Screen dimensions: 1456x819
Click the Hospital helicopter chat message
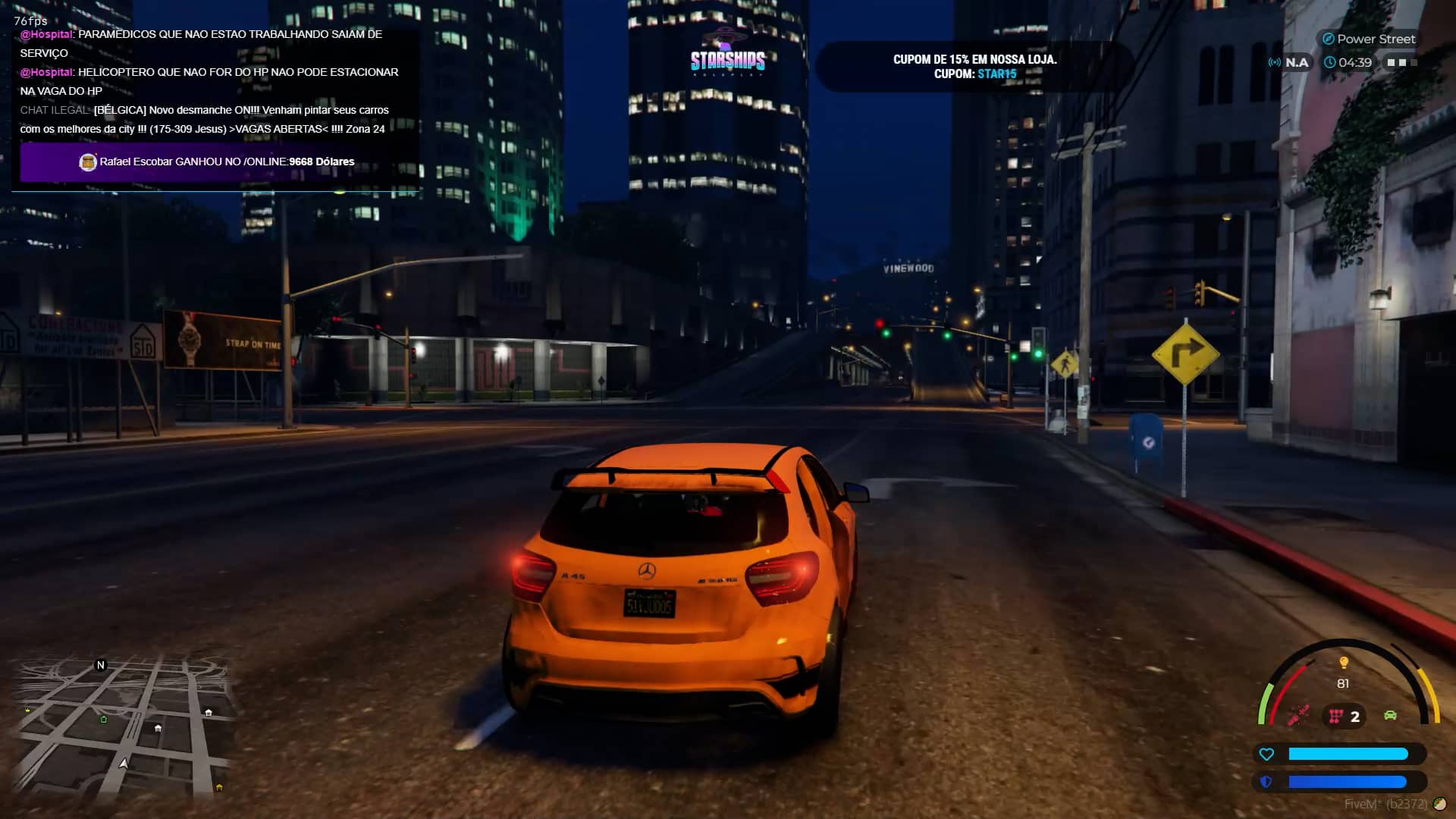click(x=209, y=81)
